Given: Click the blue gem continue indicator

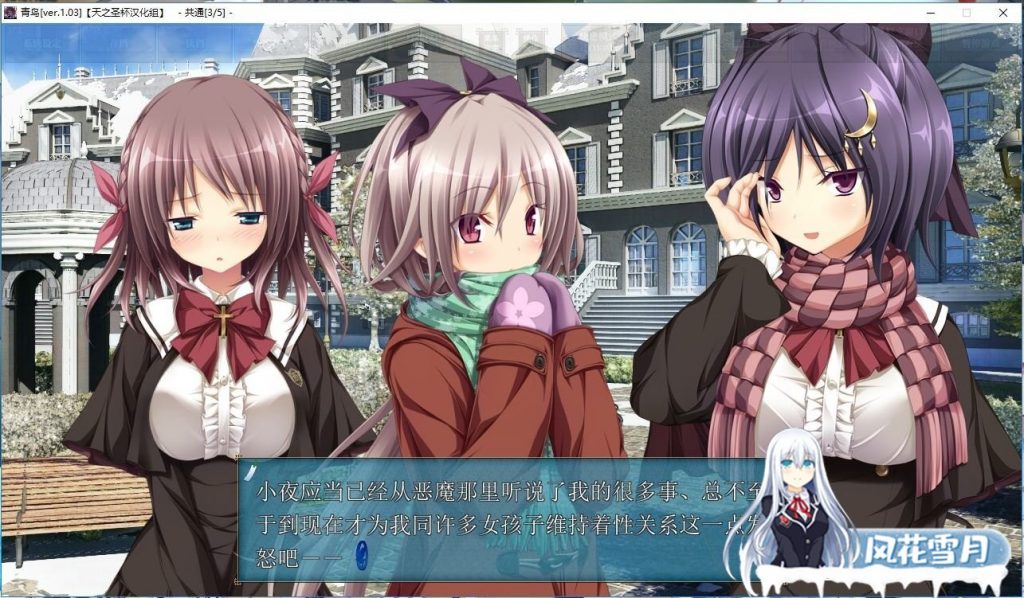Looking at the screenshot, I should tap(362, 551).
